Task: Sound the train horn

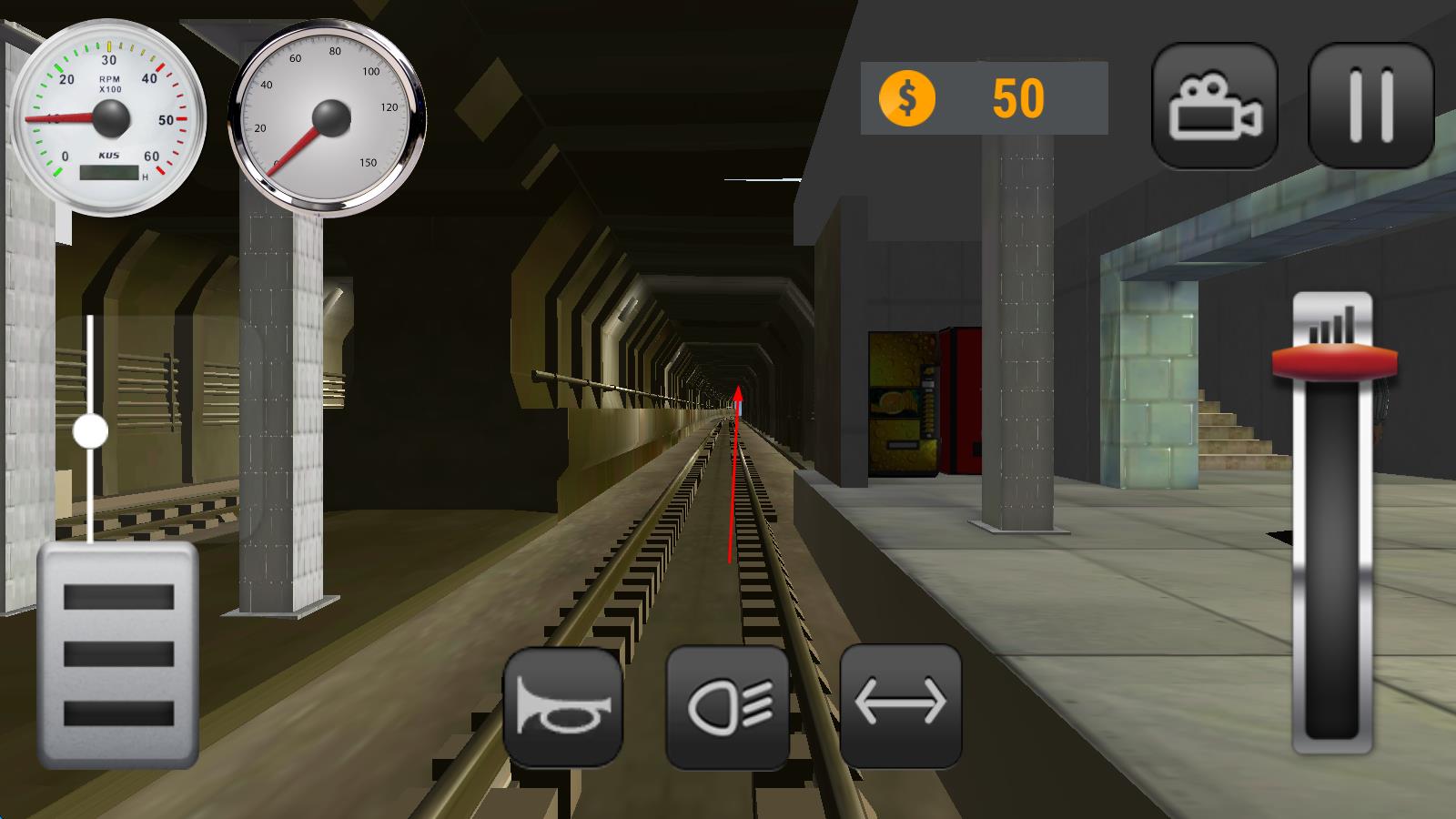Action: point(563,706)
